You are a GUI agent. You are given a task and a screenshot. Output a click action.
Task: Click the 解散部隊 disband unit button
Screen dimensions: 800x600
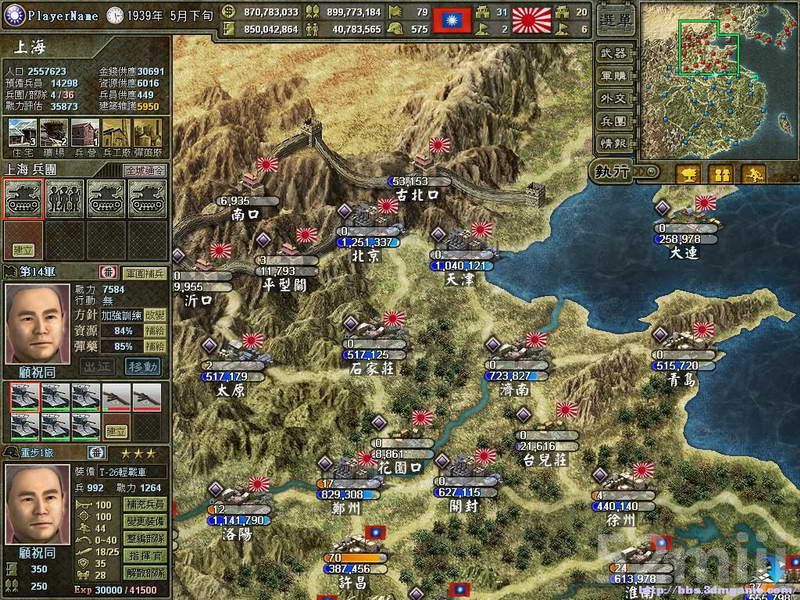144,572
